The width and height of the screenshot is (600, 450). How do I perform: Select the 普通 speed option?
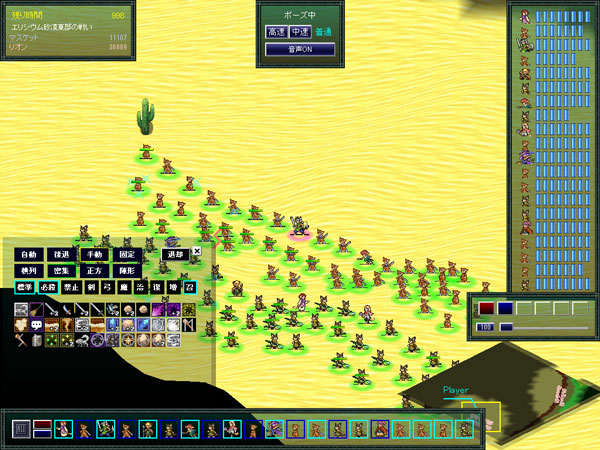coord(322,32)
